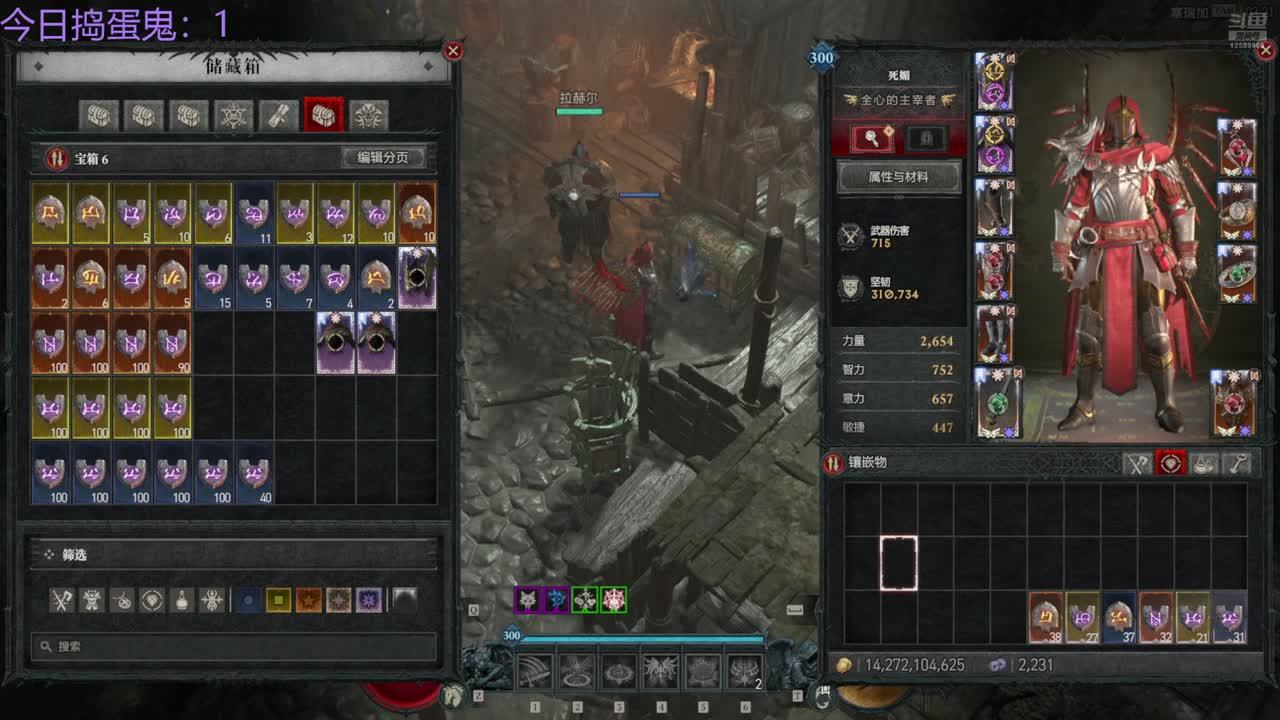Select the pentagram-icon stash tab
Image resolution: width=1280 pixels, height=720 pixels.
click(x=234, y=116)
